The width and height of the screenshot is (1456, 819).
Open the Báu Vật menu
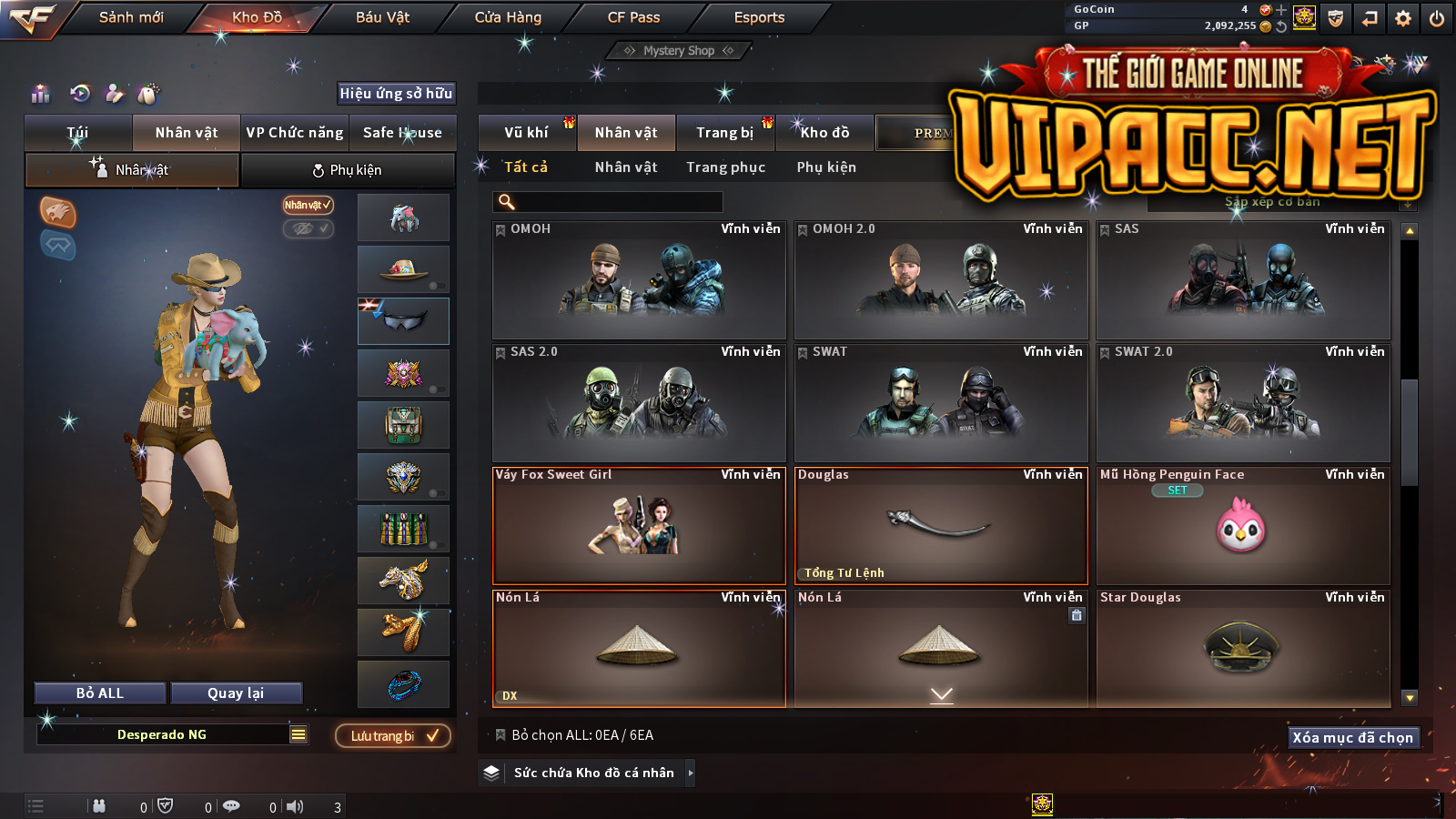(x=382, y=17)
